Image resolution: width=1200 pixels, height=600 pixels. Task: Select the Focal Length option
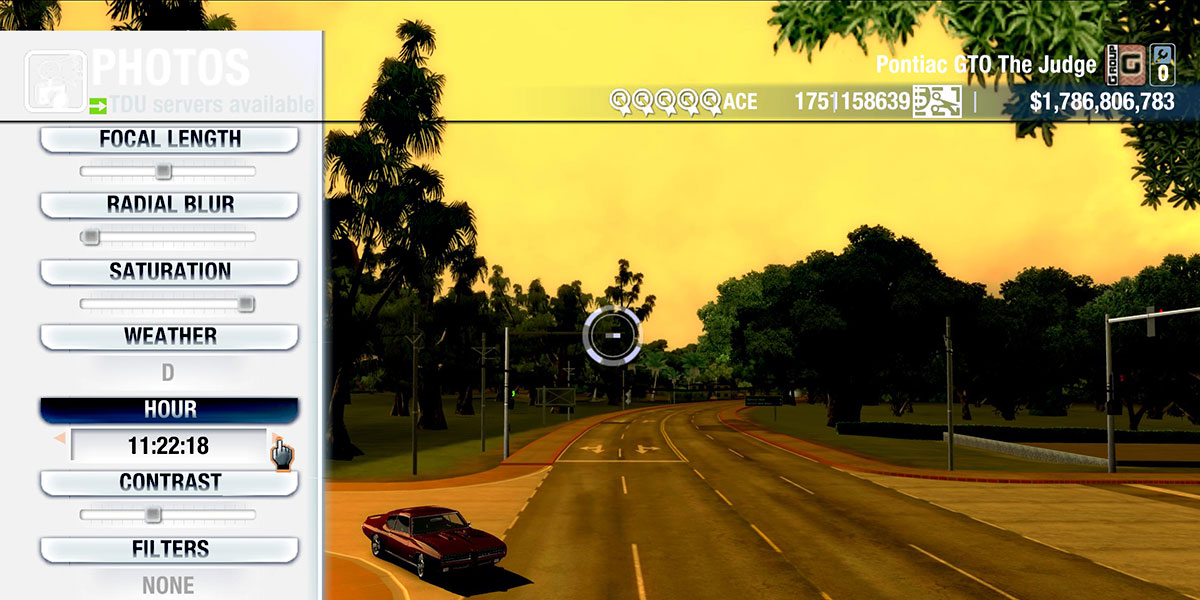tap(169, 140)
